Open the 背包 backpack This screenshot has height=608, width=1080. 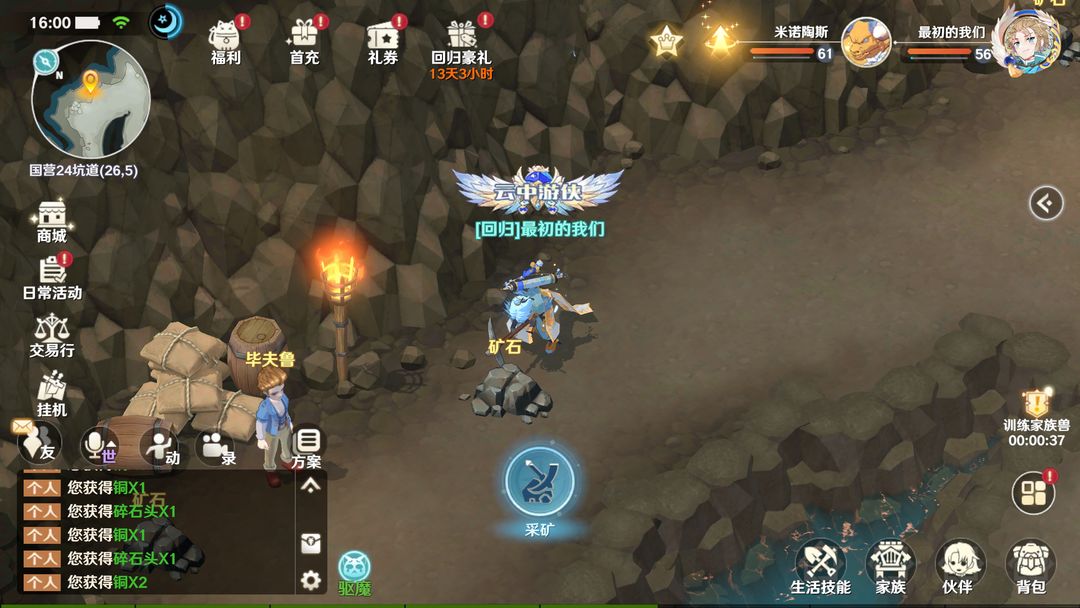(1030, 567)
